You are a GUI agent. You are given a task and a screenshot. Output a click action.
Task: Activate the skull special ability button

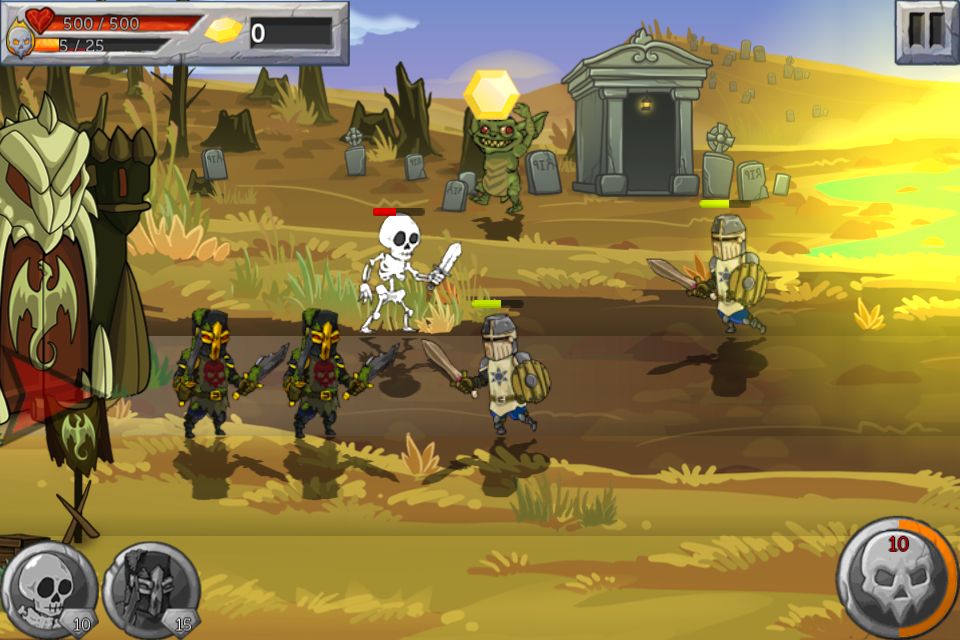(x=896, y=577)
